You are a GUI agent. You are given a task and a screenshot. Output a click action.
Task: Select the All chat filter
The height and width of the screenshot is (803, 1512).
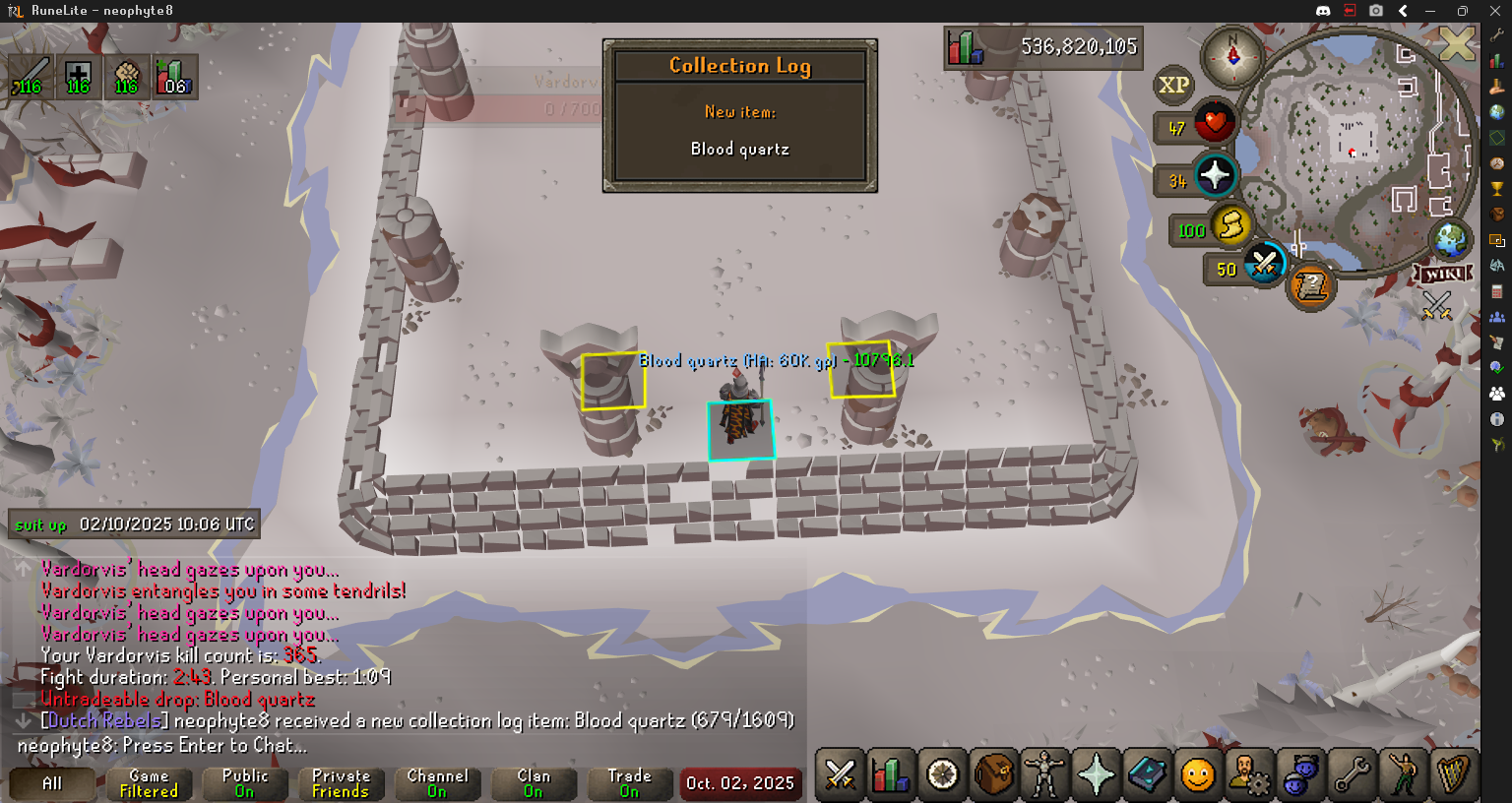52,783
